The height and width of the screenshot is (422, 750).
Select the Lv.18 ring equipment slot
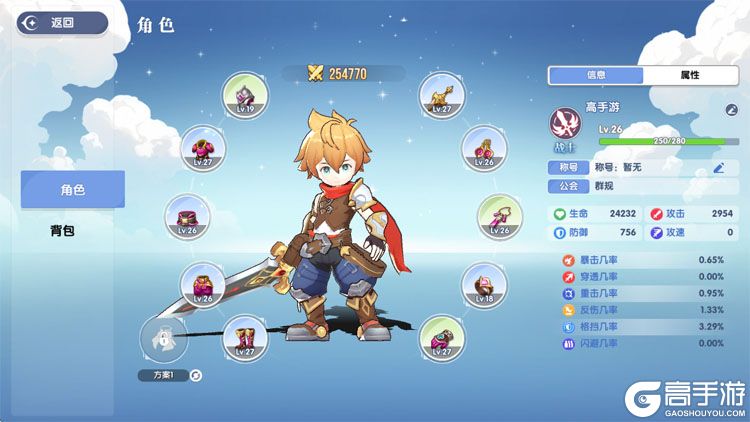pyautogui.click(x=484, y=285)
